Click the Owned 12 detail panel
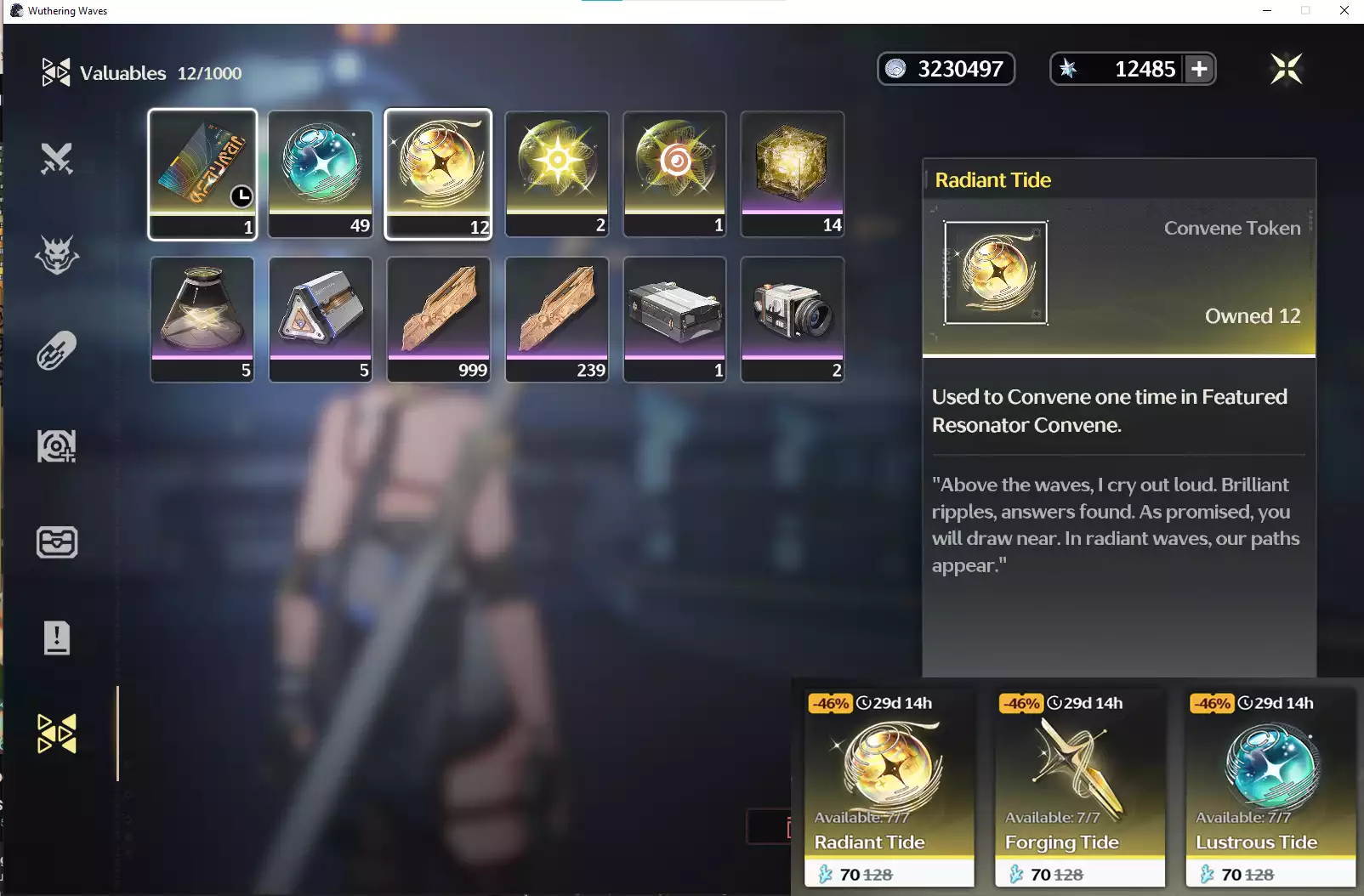 (1252, 315)
